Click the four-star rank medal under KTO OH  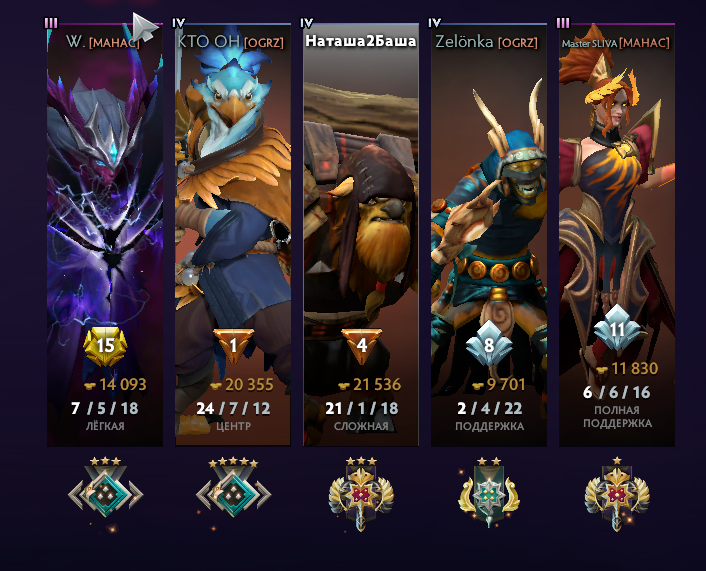pos(232,492)
